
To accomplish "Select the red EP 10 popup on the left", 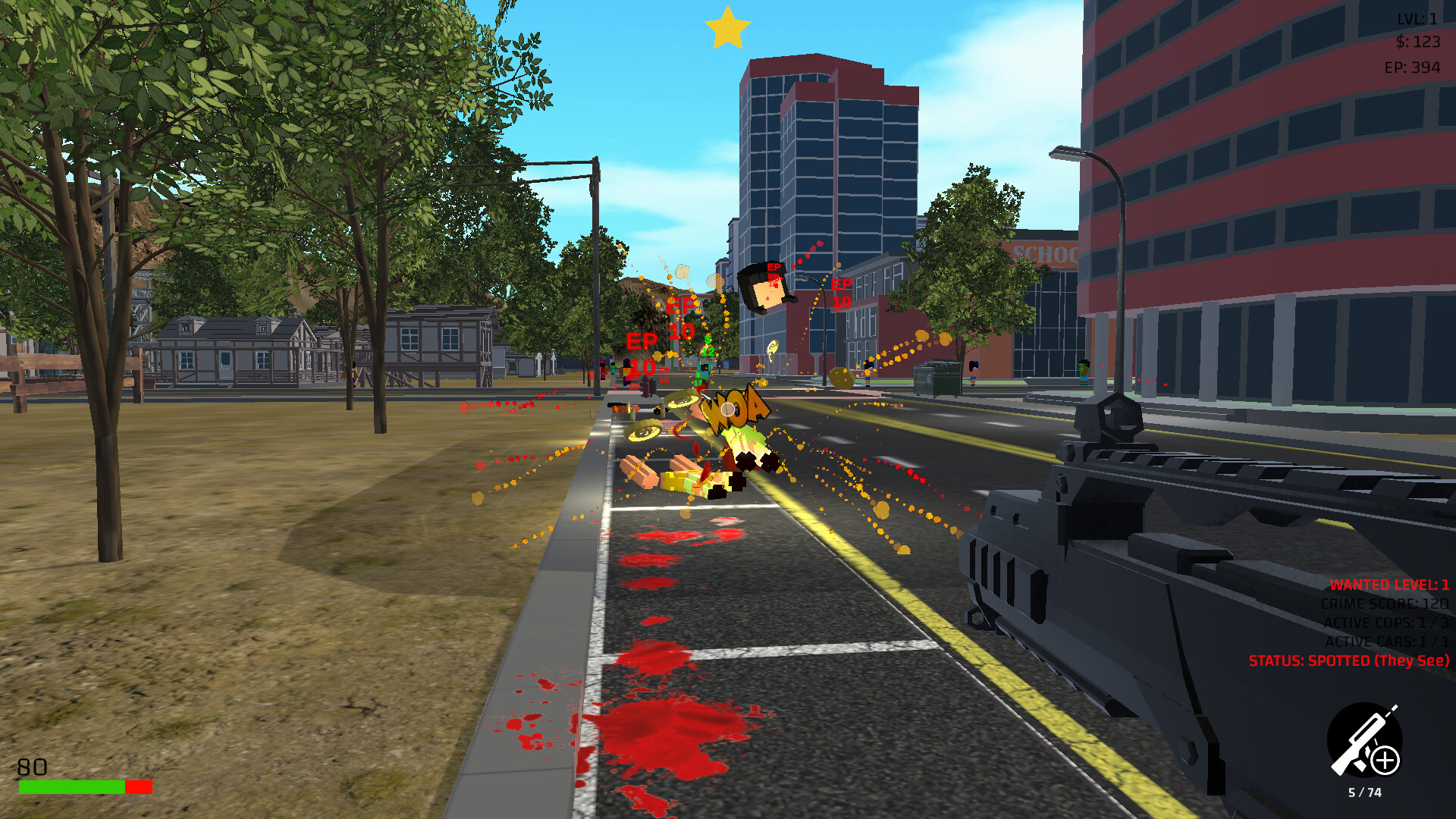I will pos(641,354).
